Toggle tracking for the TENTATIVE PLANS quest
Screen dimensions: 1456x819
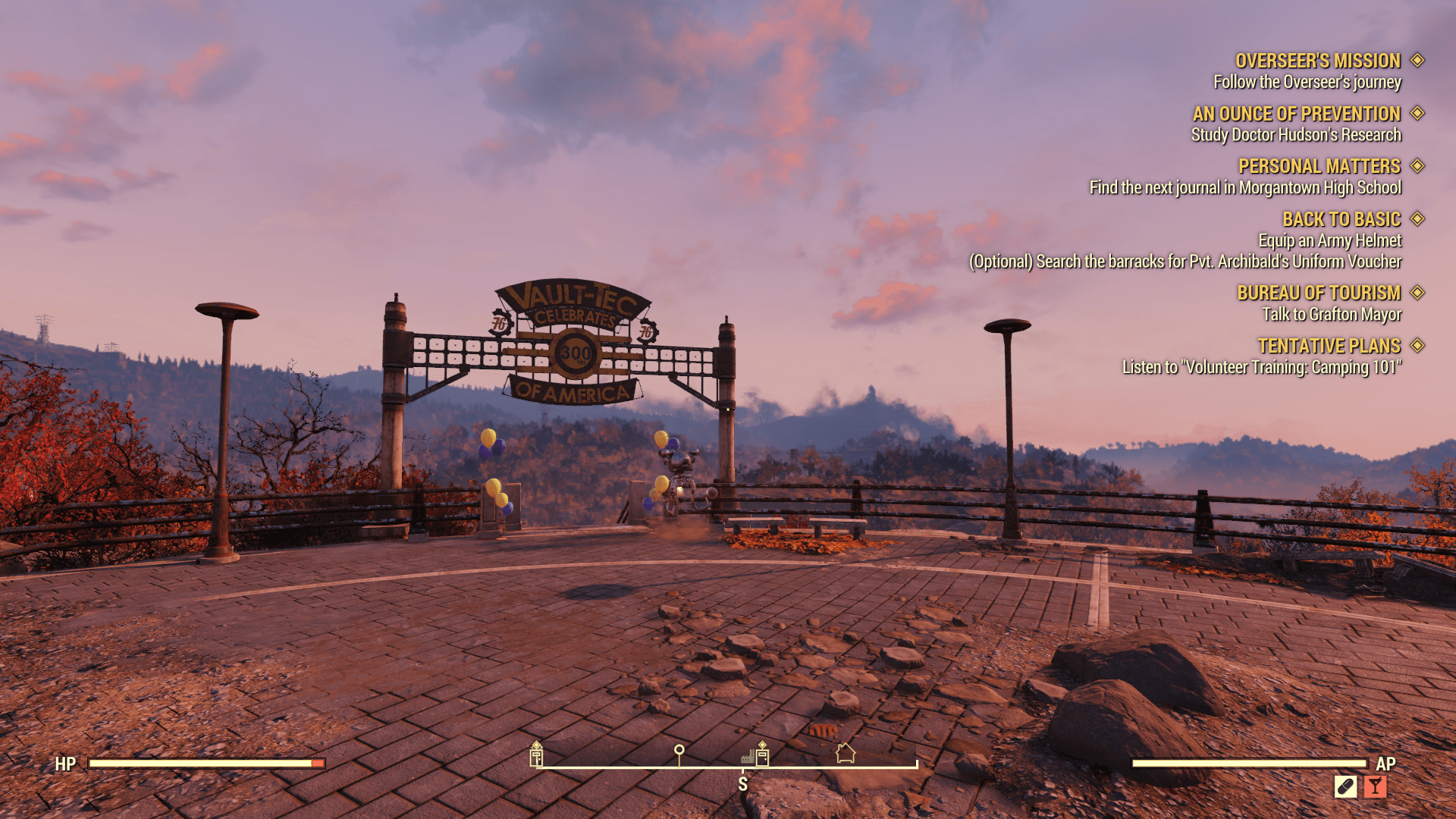[x=1418, y=346]
